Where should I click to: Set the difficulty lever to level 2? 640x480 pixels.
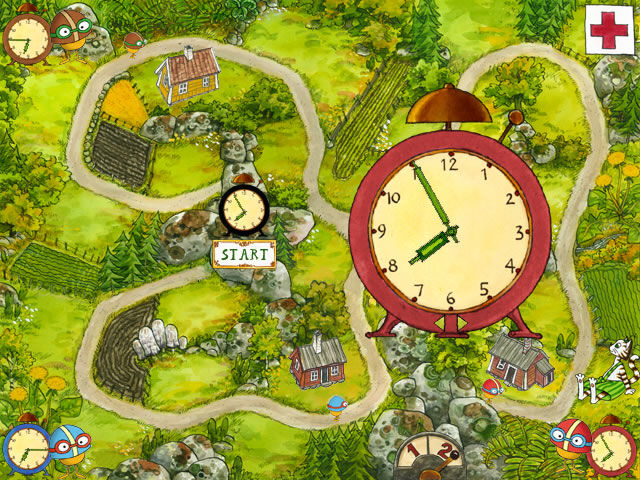tap(444, 452)
